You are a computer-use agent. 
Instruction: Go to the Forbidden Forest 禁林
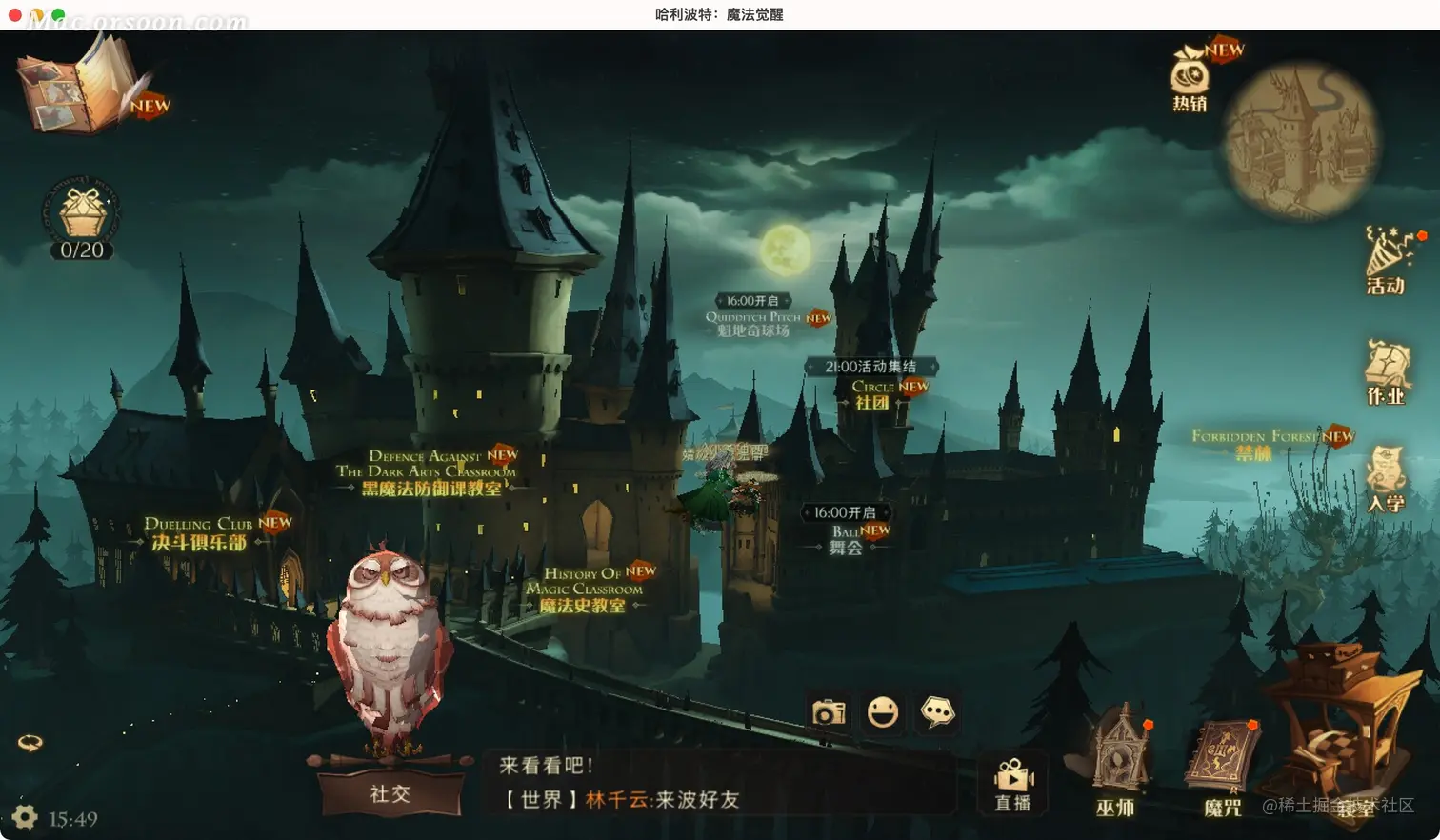coord(1254,446)
